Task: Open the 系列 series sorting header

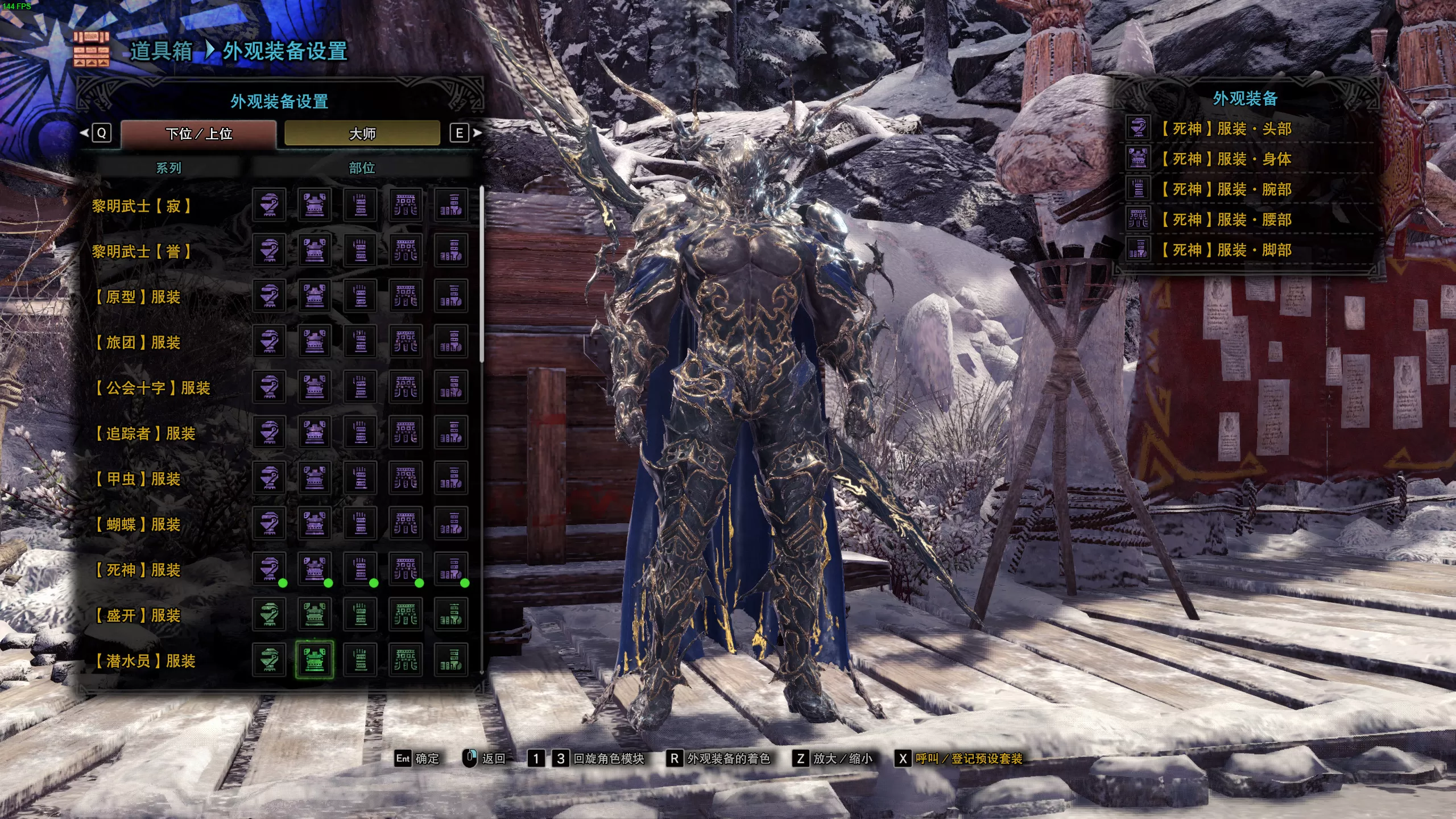Action: [168, 168]
